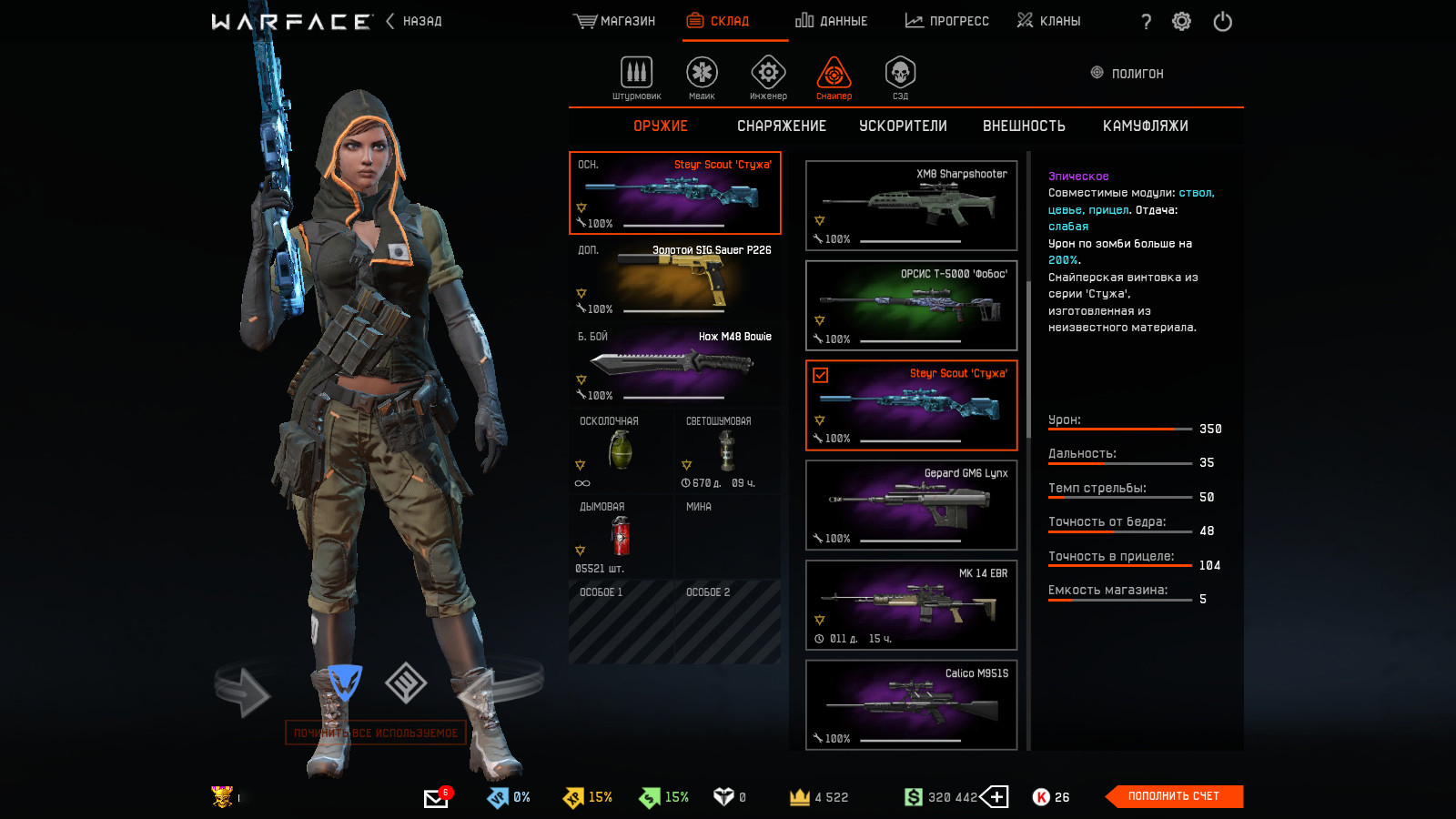Show the КАМУФЛЯЖИ tab

coord(1145,126)
